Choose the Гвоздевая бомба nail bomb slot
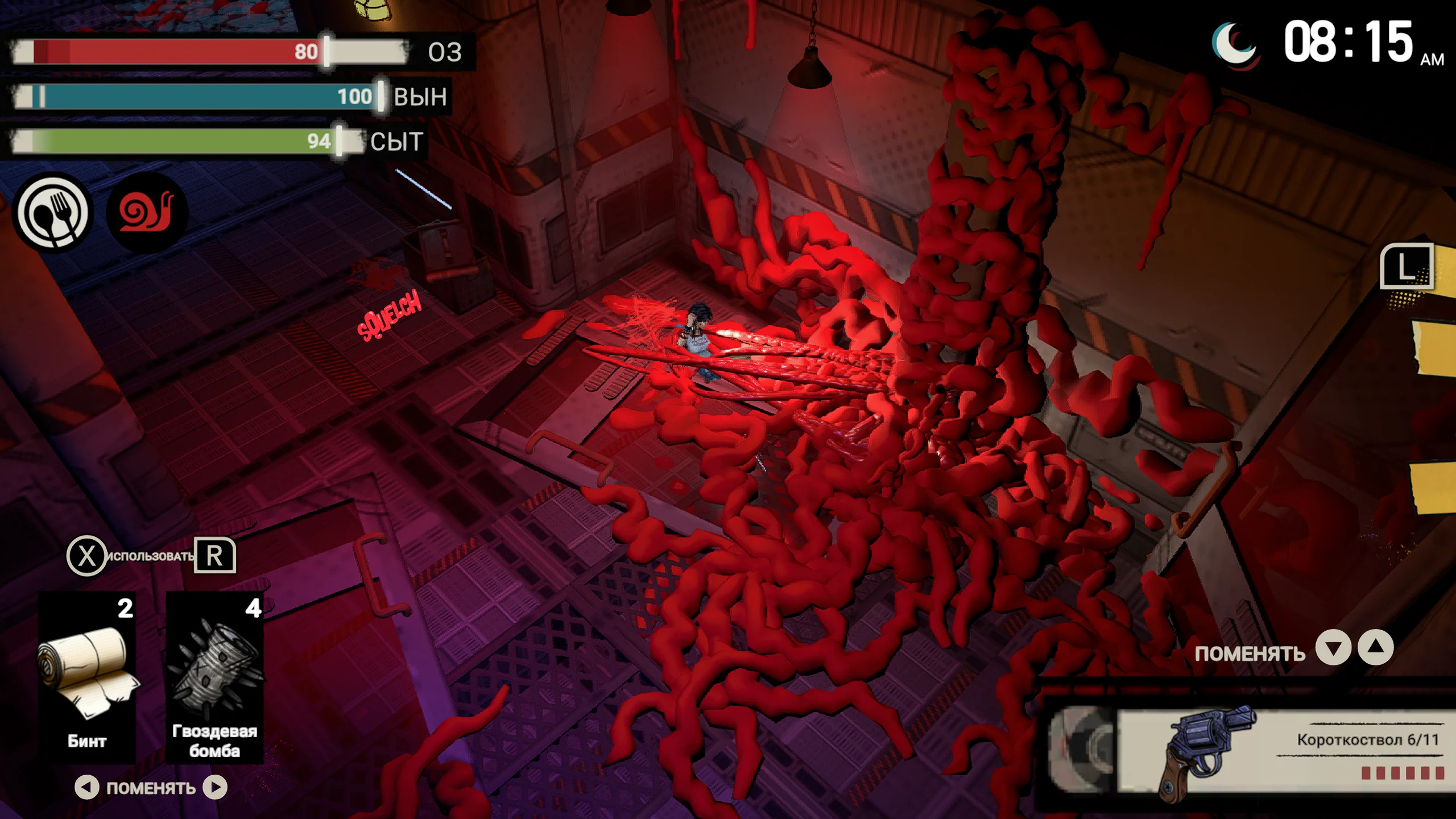The height and width of the screenshot is (819, 1456). click(214, 677)
